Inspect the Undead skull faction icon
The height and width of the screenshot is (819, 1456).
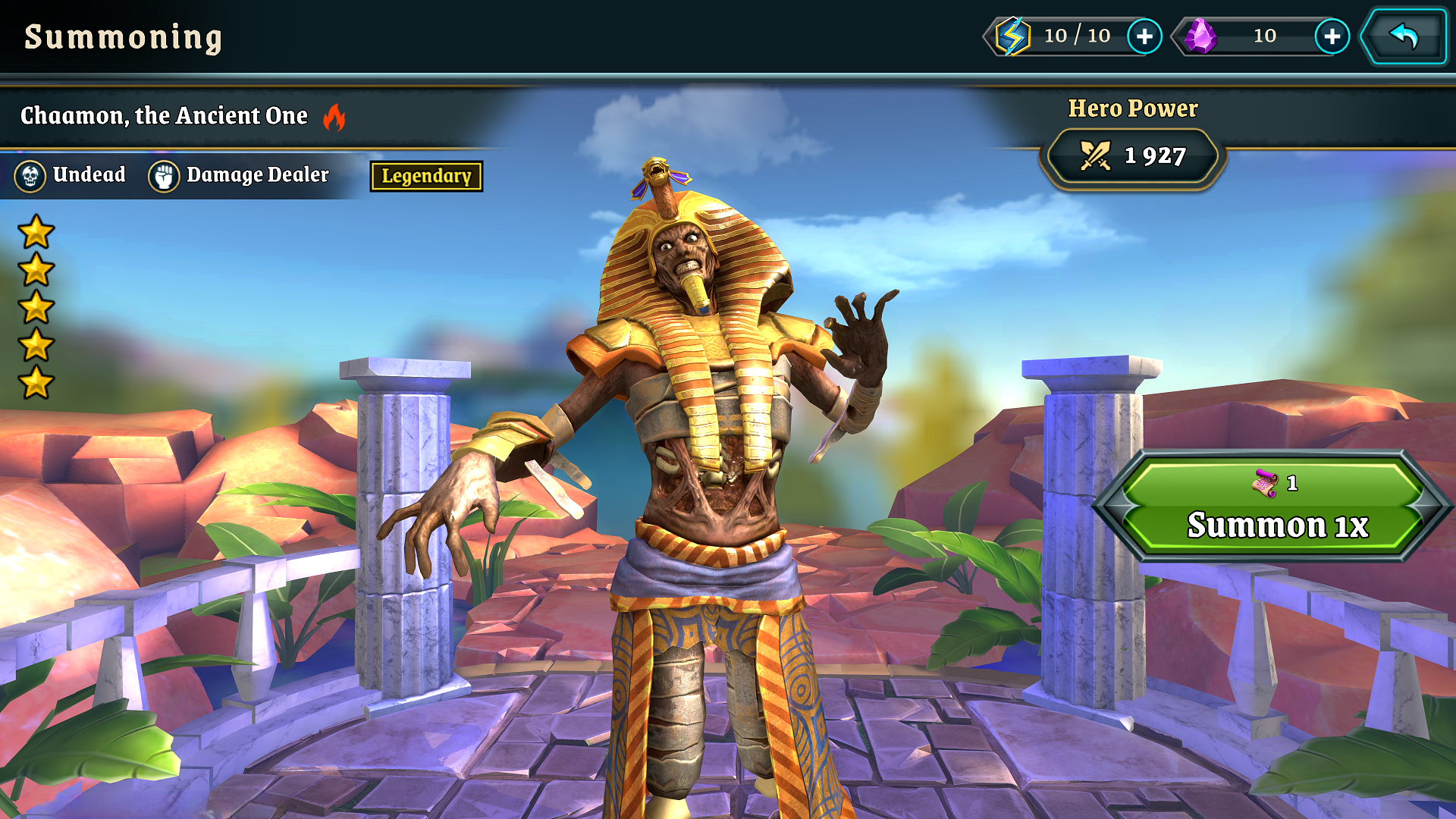click(x=30, y=176)
